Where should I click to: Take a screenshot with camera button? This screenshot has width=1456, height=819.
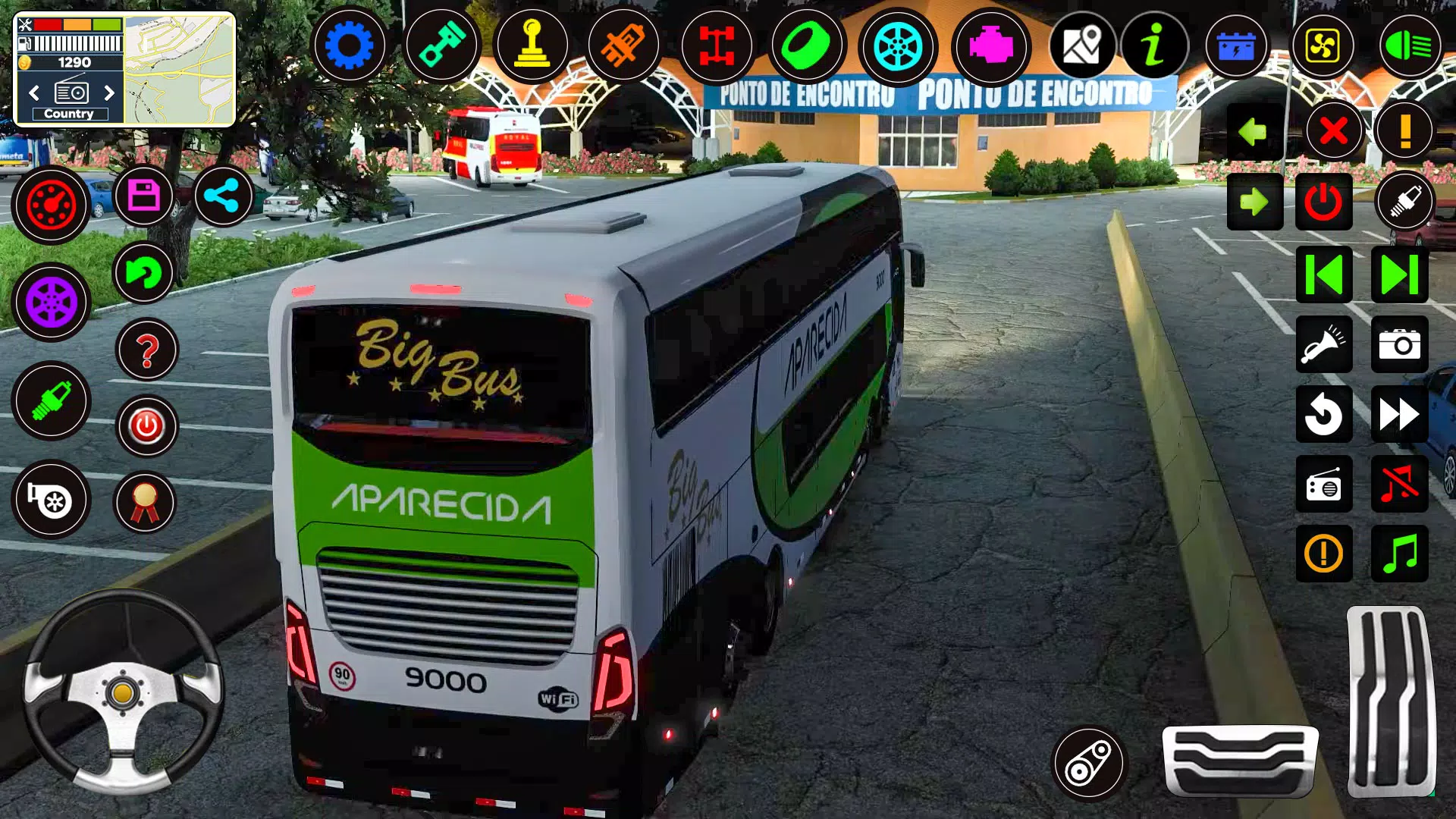coord(1399,344)
